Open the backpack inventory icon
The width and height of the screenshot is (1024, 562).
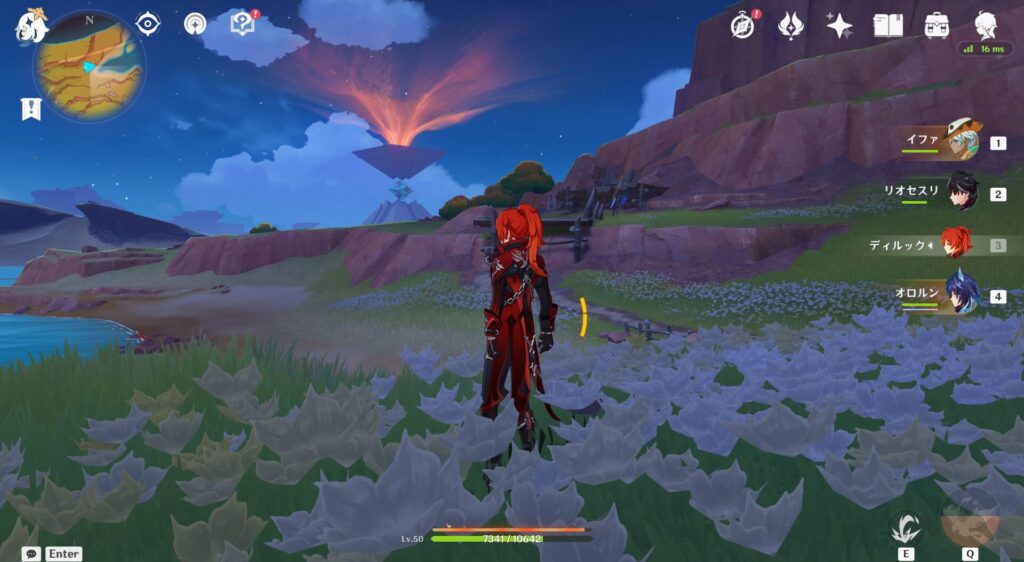(937, 25)
